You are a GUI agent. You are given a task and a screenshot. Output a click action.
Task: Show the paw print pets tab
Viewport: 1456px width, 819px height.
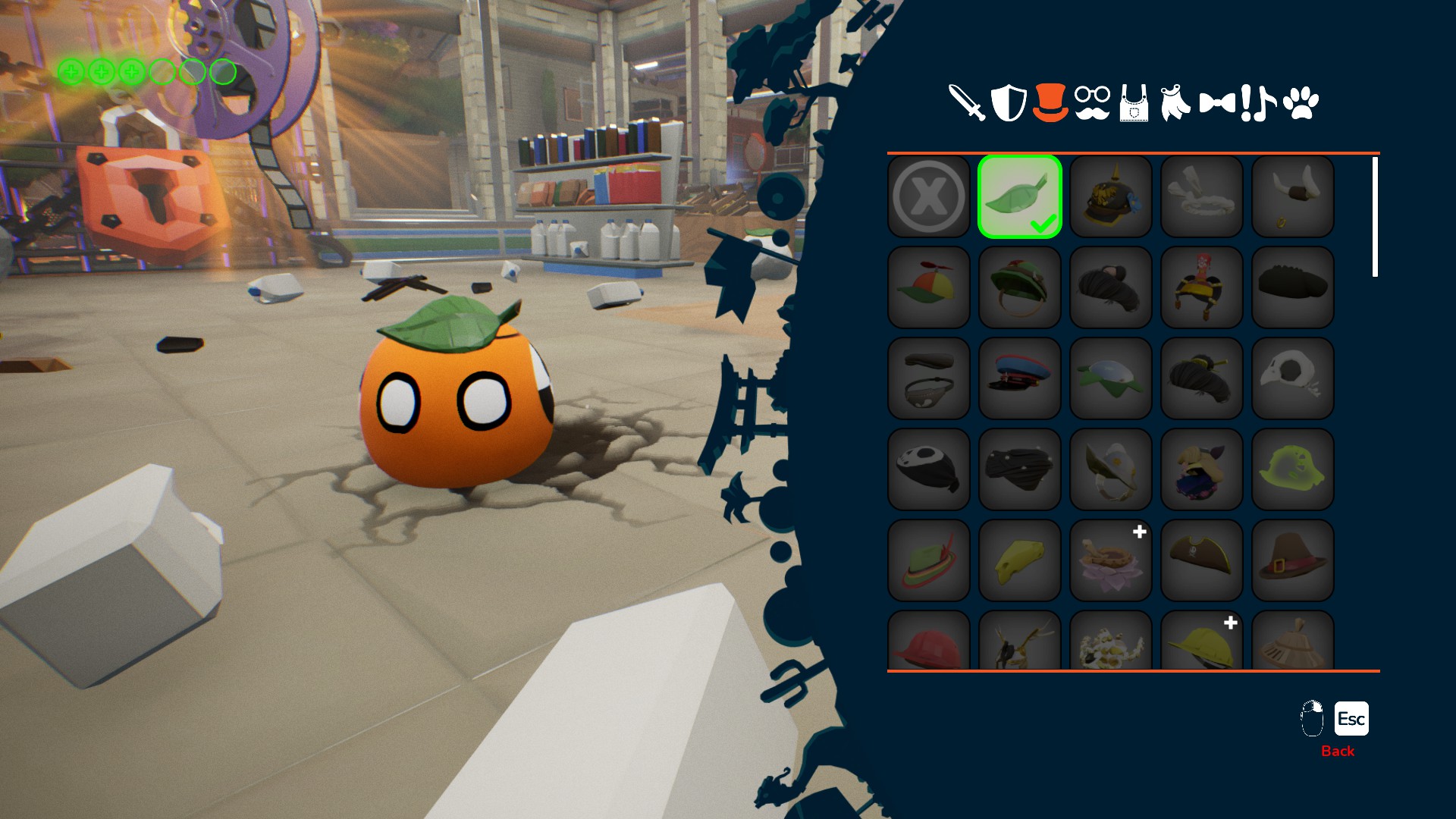coord(1301,103)
